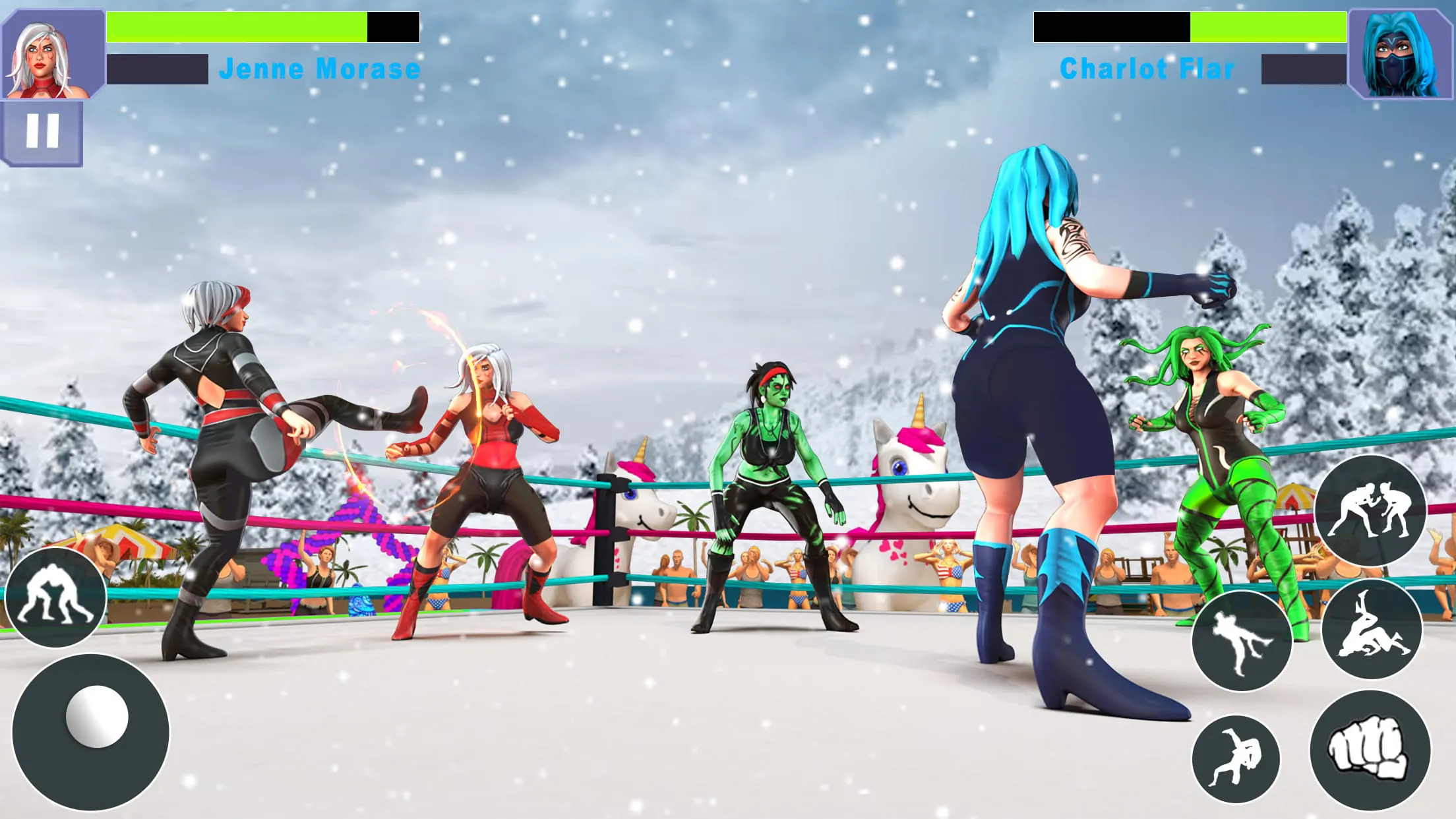The width and height of the screenshot is (1456, 819).
Task: Click the Charlot Flar name label
Action: pos(1147,68)
